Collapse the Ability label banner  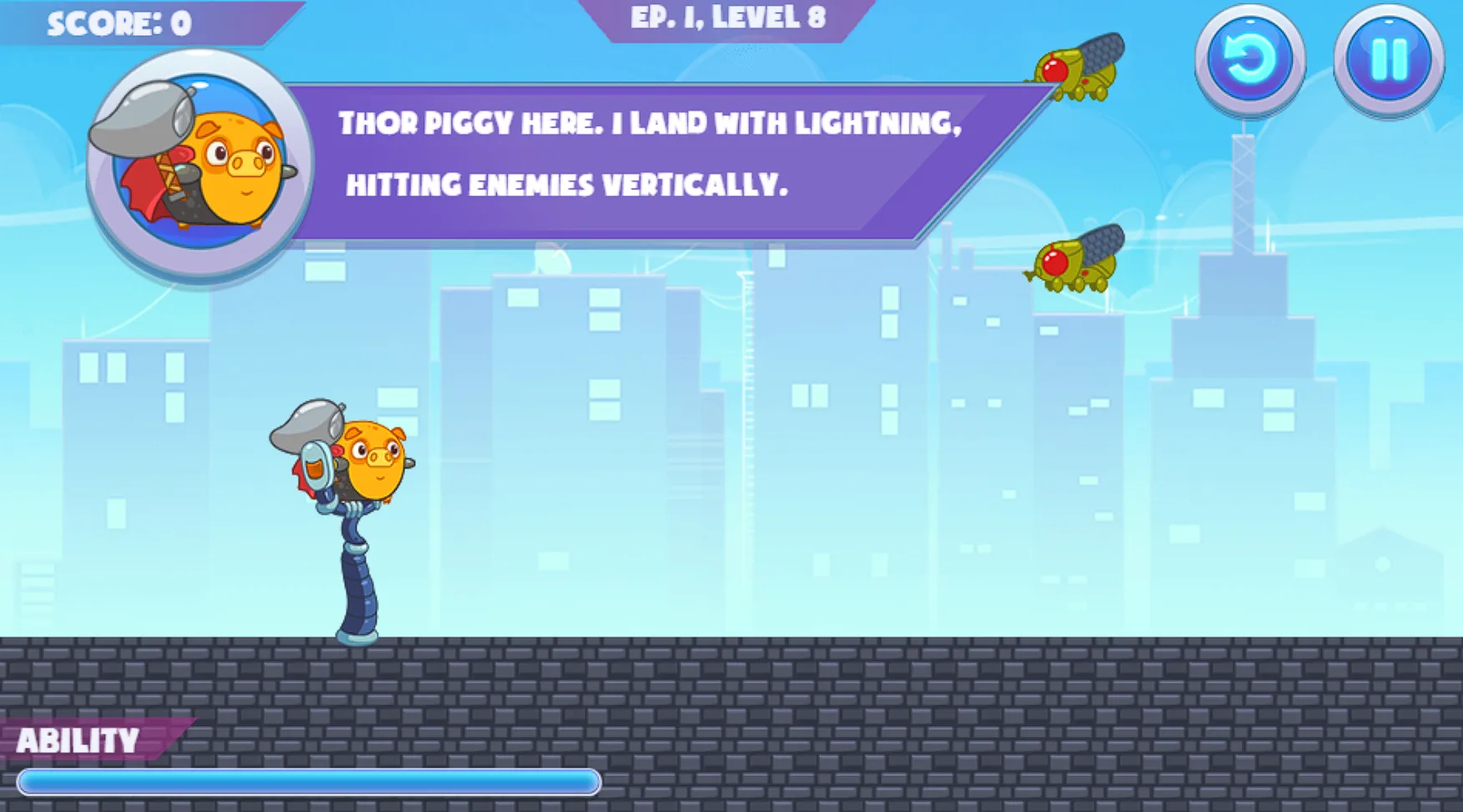click(x=81, y=739)
